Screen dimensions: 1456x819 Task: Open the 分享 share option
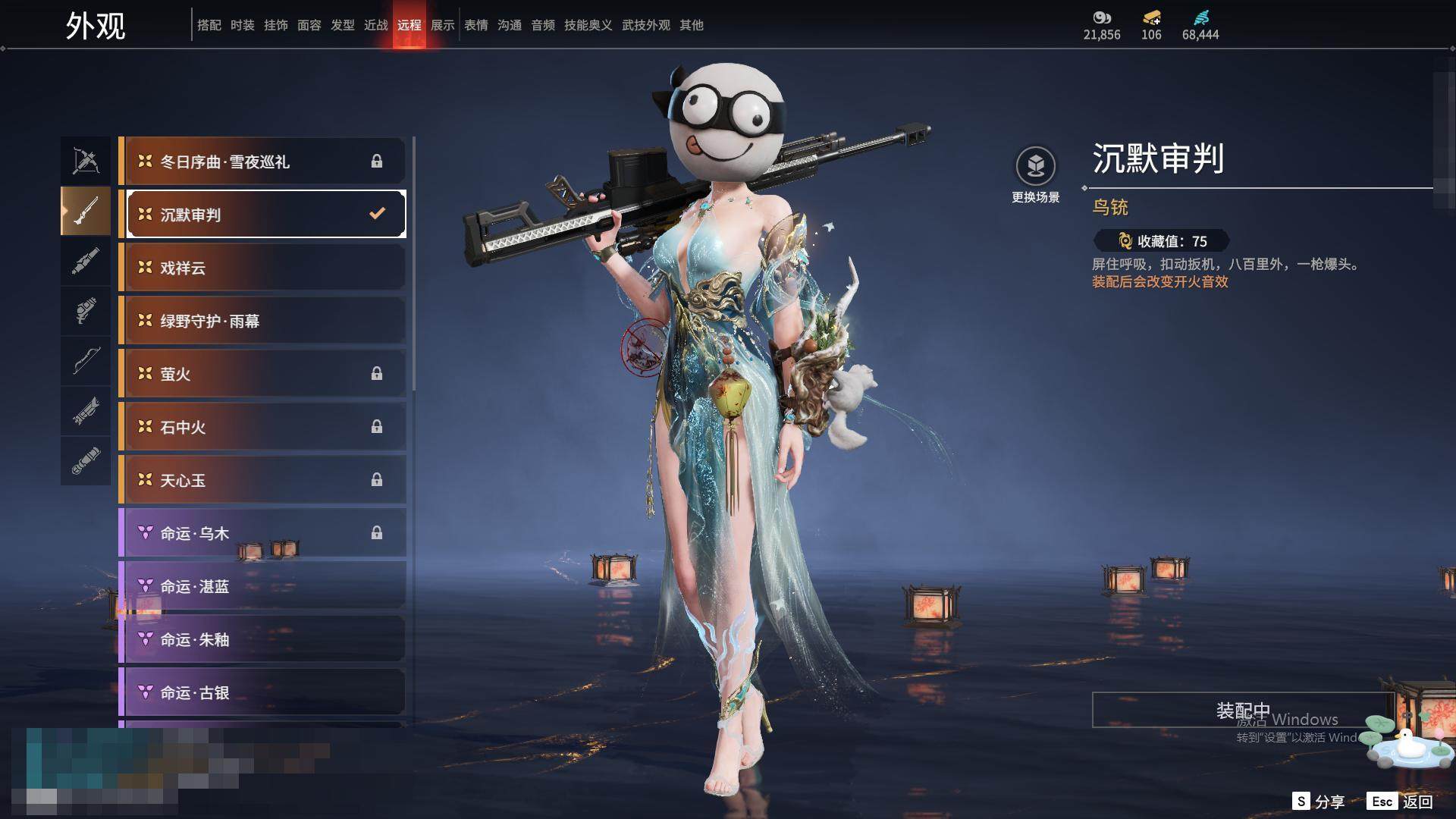[x=1319, y=802]
